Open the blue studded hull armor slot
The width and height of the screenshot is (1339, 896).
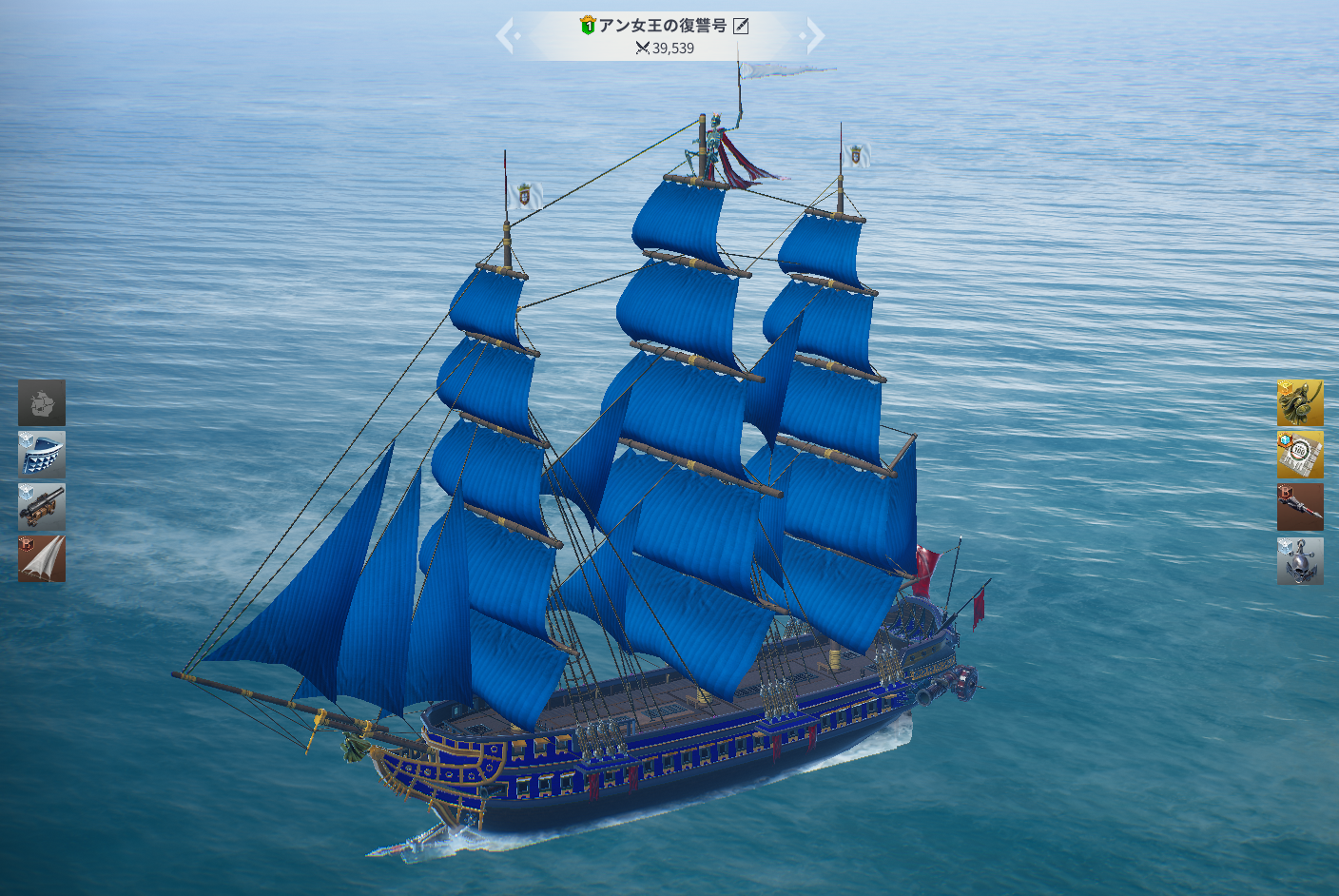42,455
